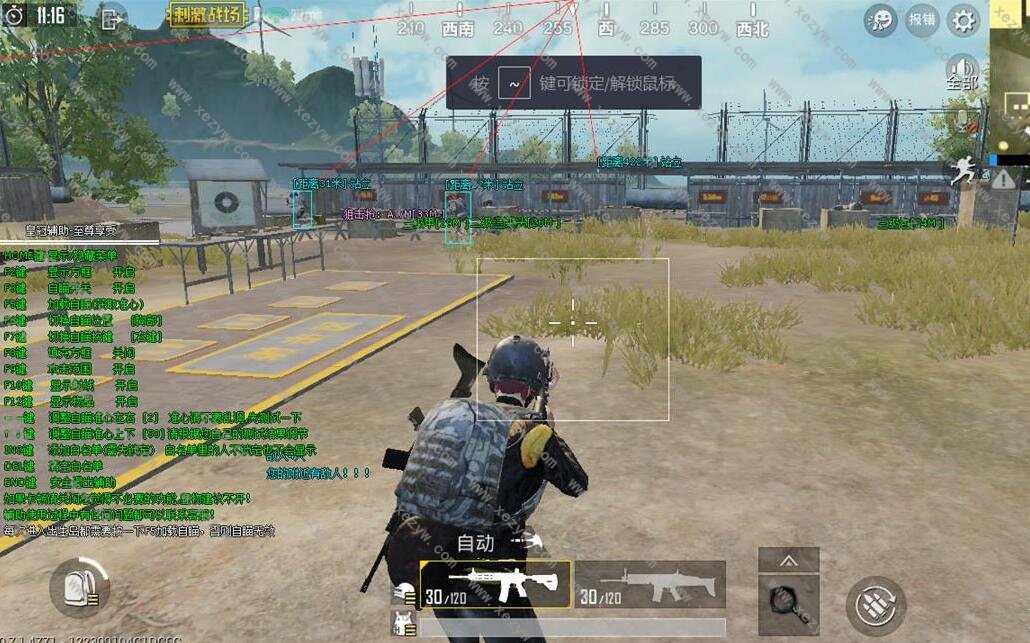
Task: Expand the arrow above the pan slot
Action: (x=788, y=560)
